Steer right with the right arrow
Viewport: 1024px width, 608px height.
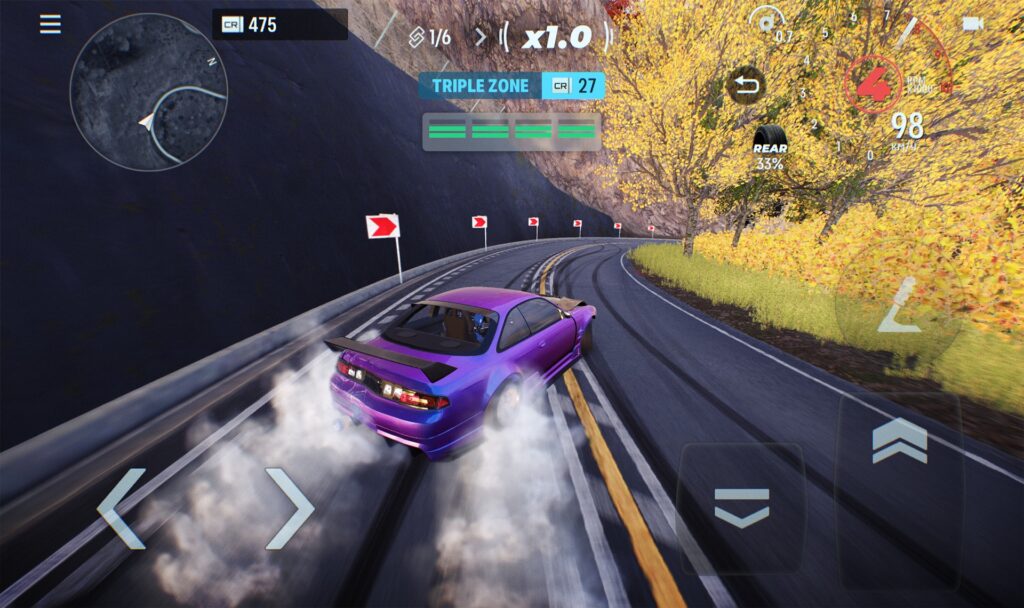(288, 508)
